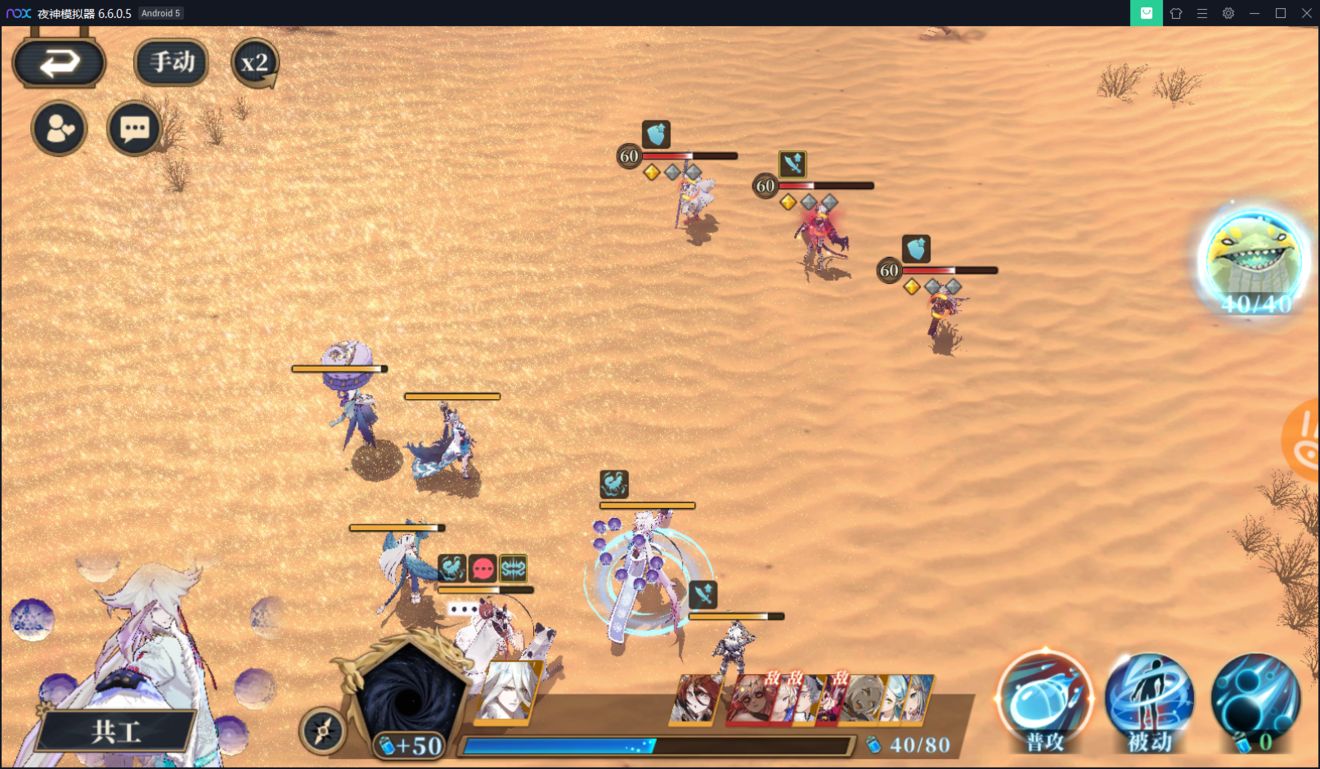Open the Nox emulator settings gear
This screenshot has height=769, width=1320.
tap(1228, 13)
